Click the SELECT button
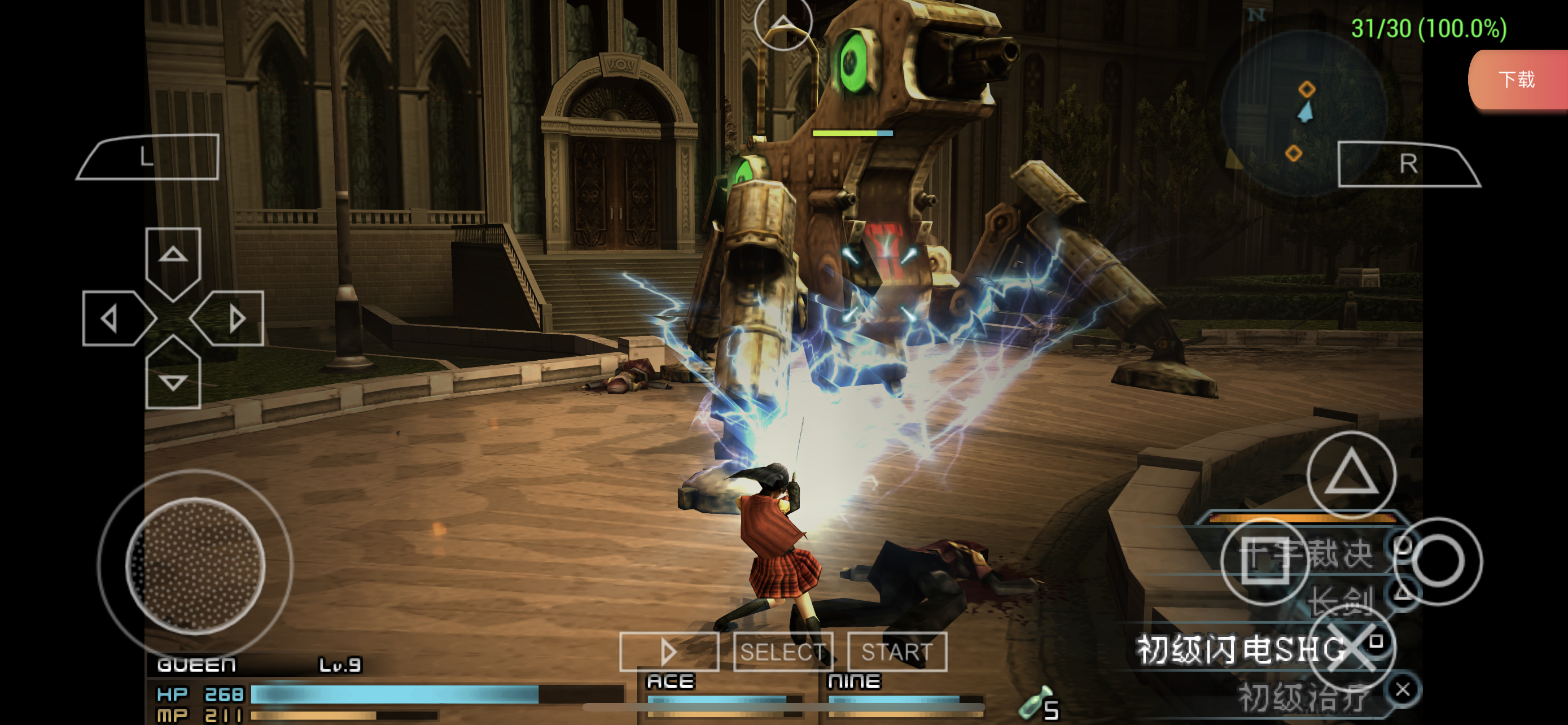 click(783, 652)
